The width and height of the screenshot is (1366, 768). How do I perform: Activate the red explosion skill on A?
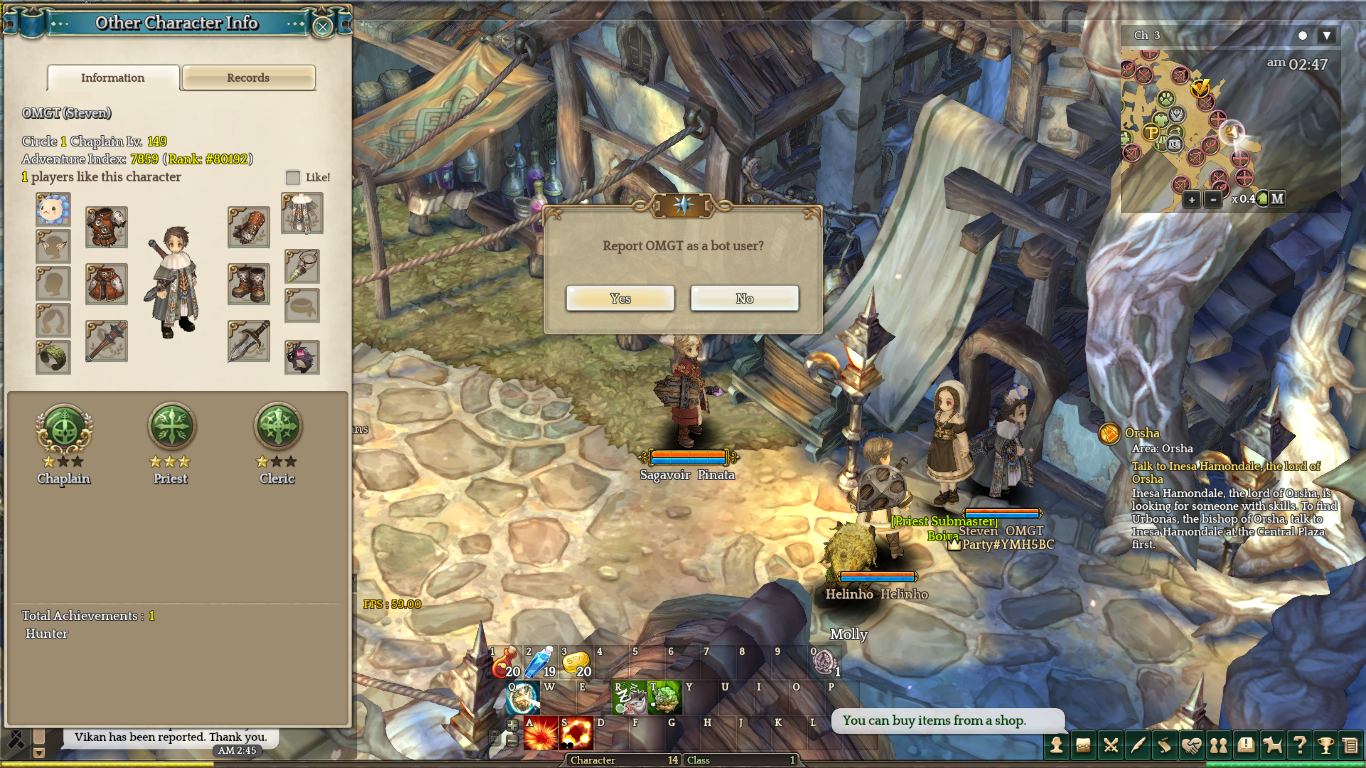click(541, 734)
